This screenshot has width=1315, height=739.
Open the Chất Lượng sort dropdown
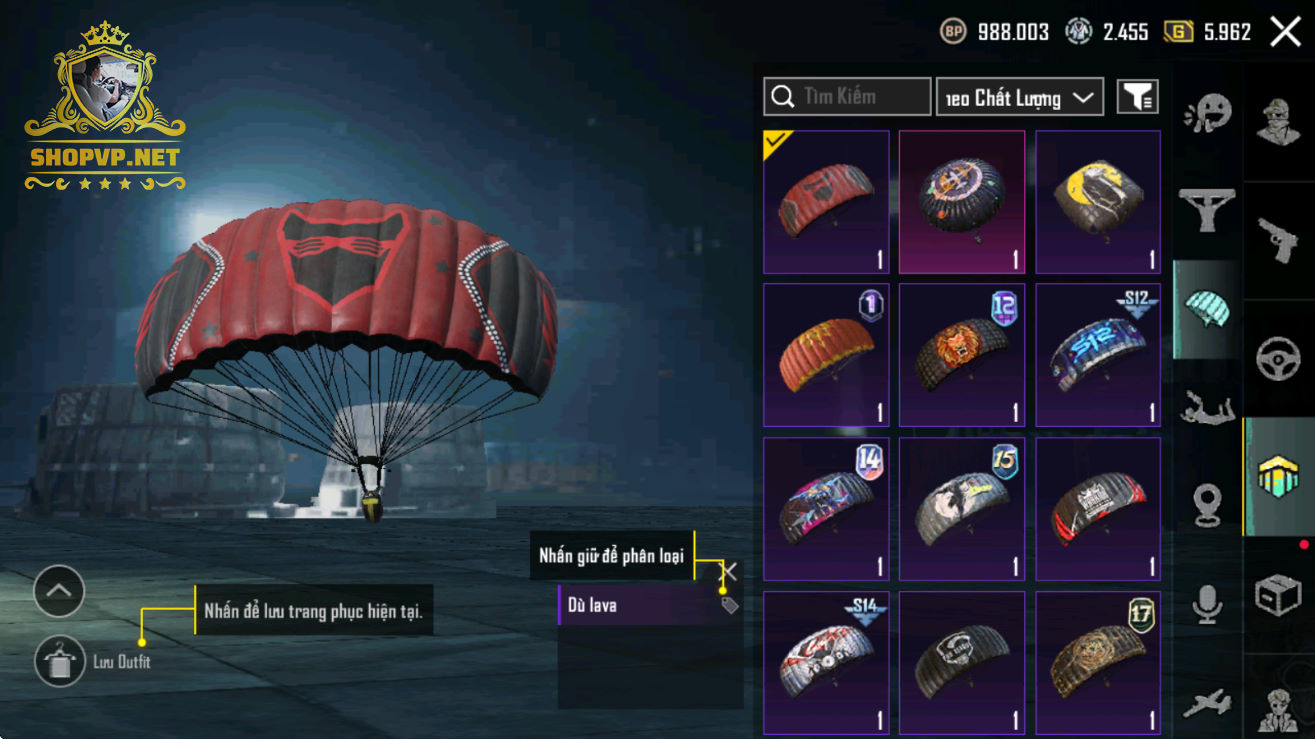1019,97
